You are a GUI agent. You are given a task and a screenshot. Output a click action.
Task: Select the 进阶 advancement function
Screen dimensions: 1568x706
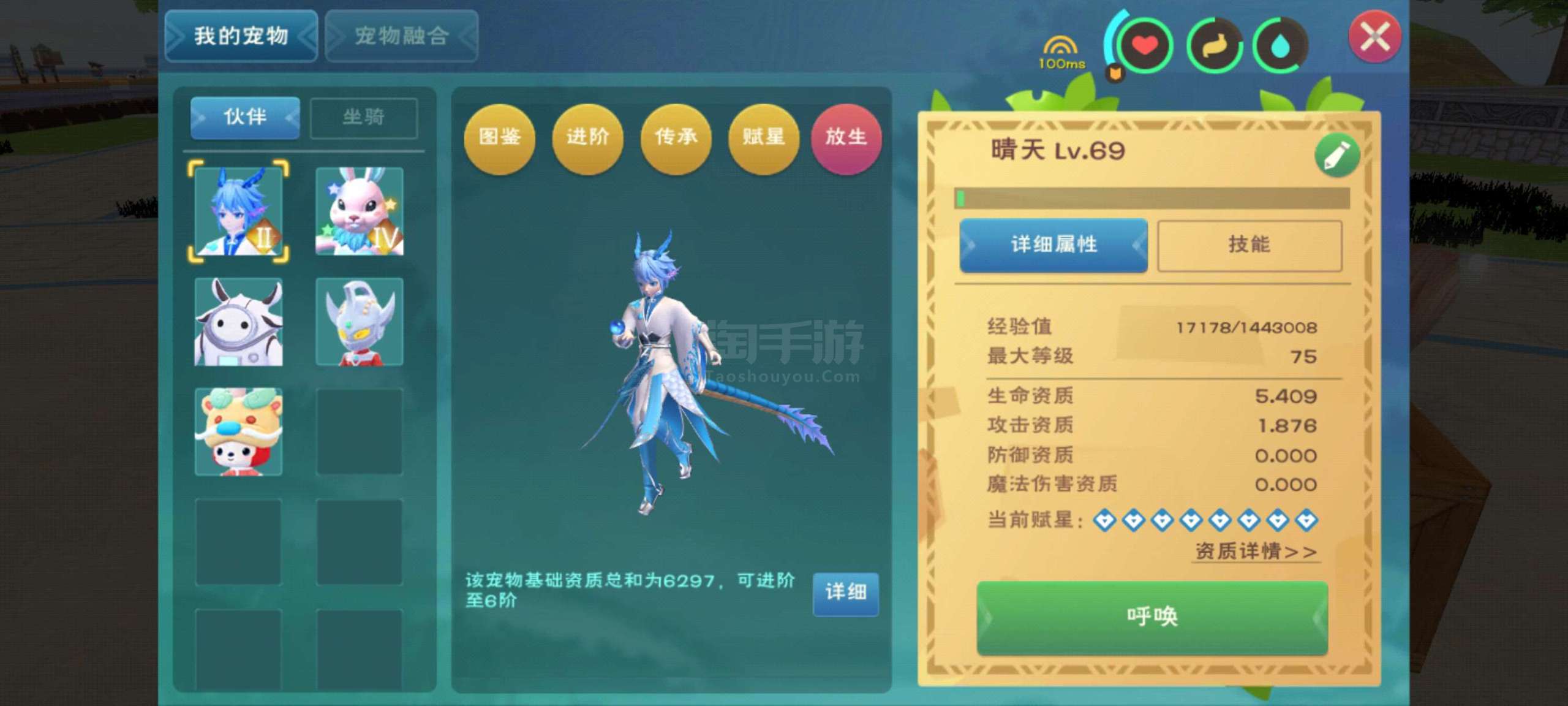(x=587, y=140)
